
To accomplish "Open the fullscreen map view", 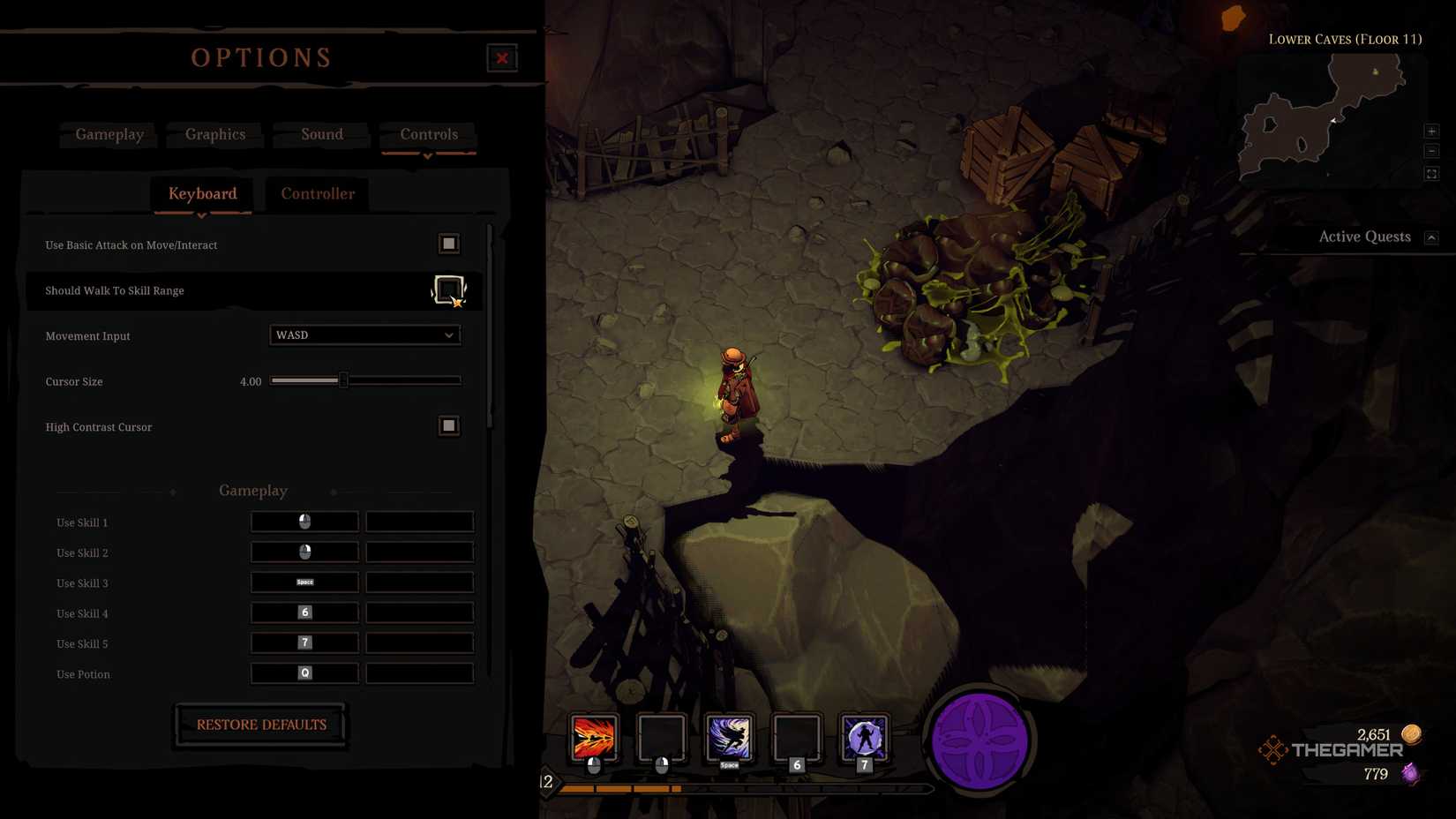I will tap(1431, 173).
